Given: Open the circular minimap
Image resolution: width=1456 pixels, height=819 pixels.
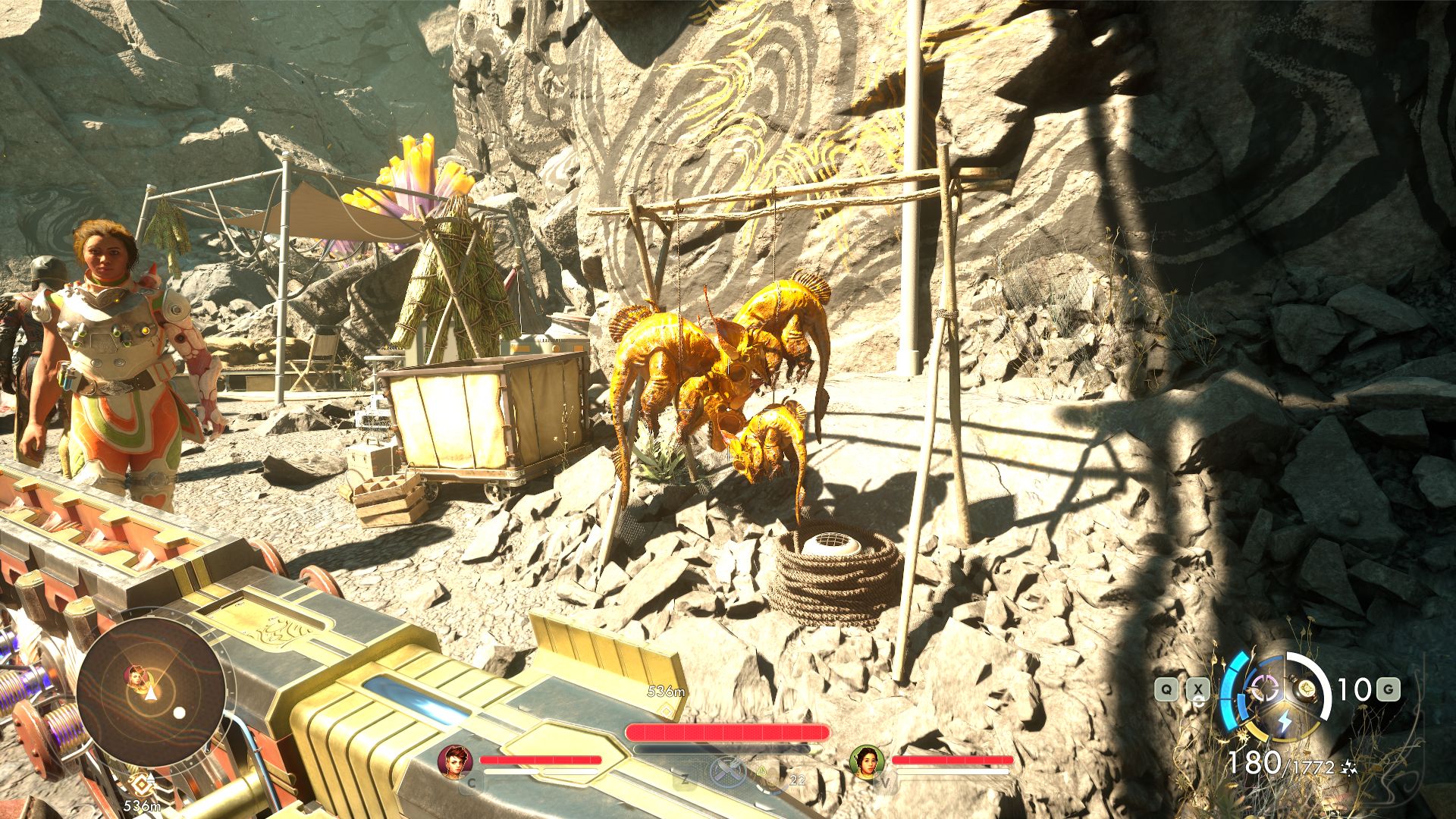Looking at the screenshot, I should click(x=149, y=691).
